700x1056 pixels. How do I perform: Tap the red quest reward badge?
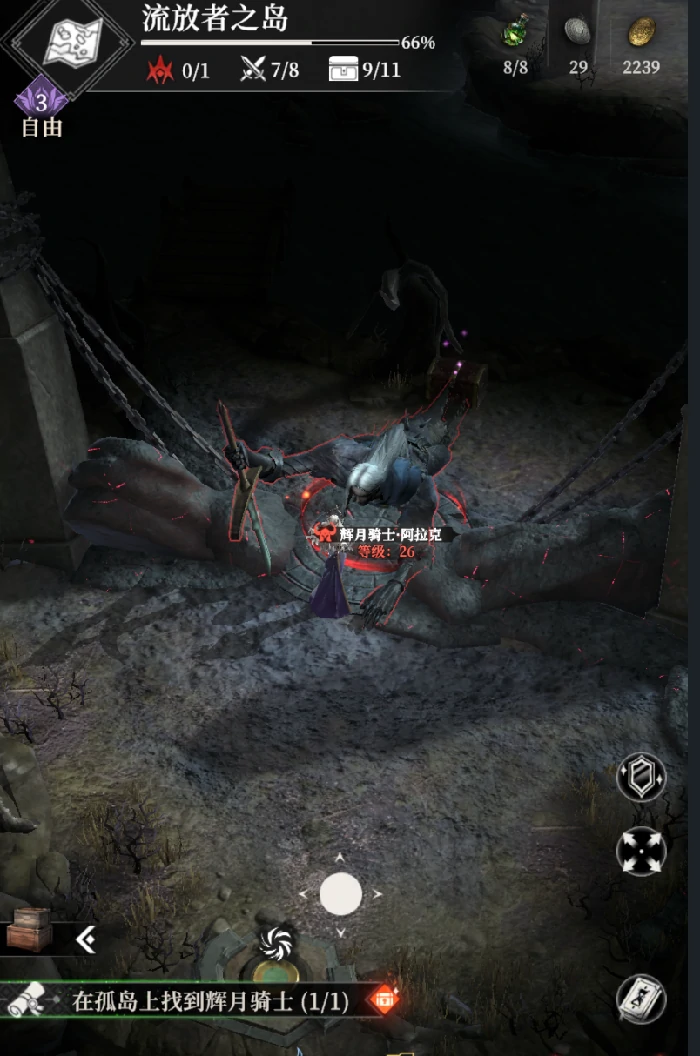tap(383, 998)
